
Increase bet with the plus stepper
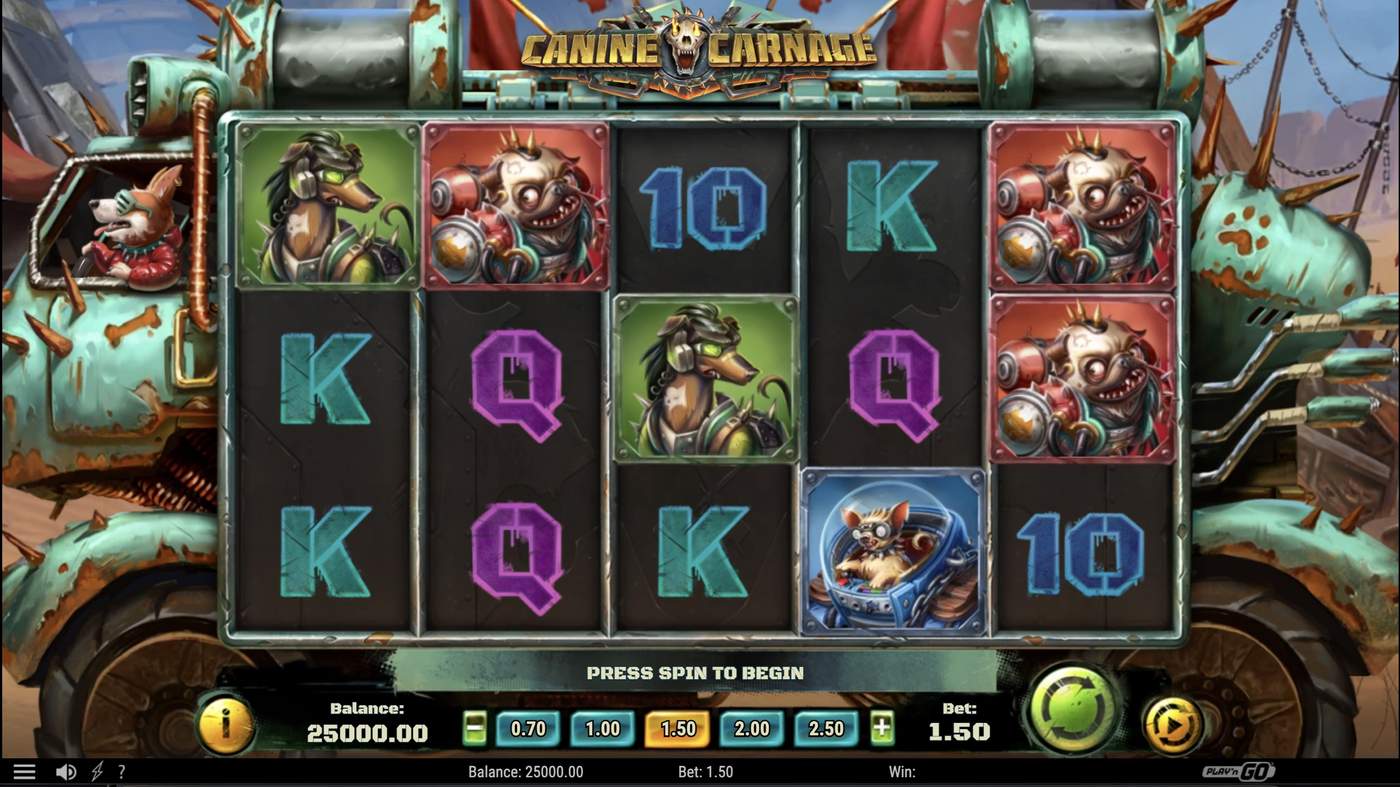[881, 729]
